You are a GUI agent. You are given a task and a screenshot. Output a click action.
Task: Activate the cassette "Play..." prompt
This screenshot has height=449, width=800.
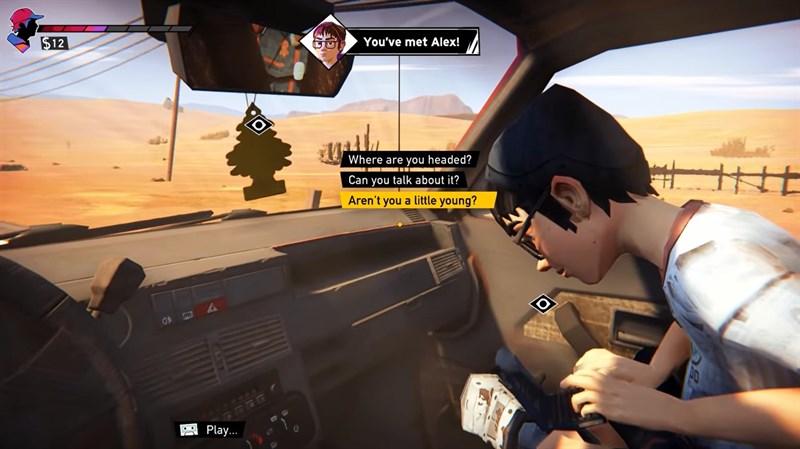(211, 430)
